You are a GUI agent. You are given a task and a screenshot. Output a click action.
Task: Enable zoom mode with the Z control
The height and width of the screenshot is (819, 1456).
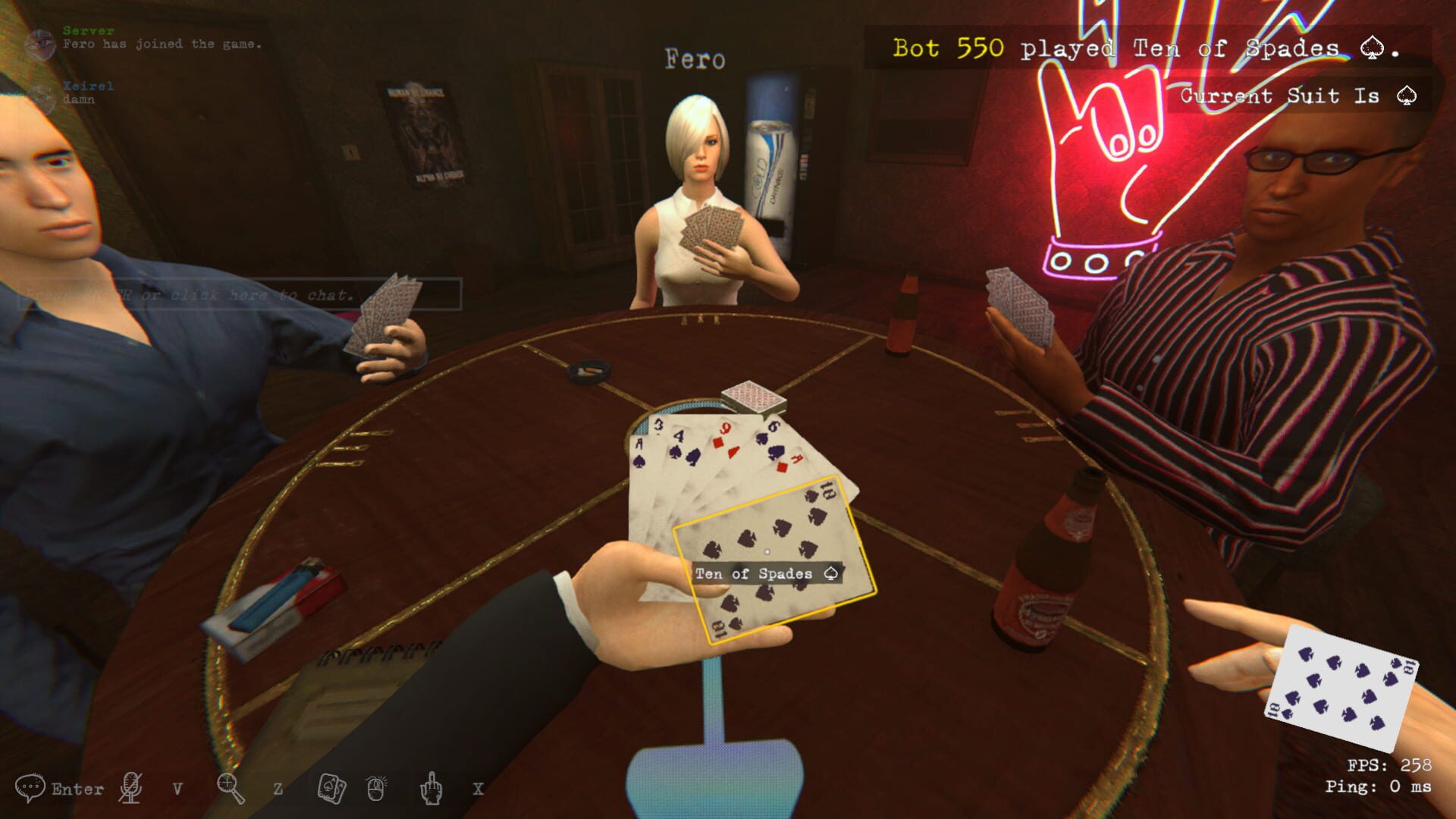[x=278, y=789]
